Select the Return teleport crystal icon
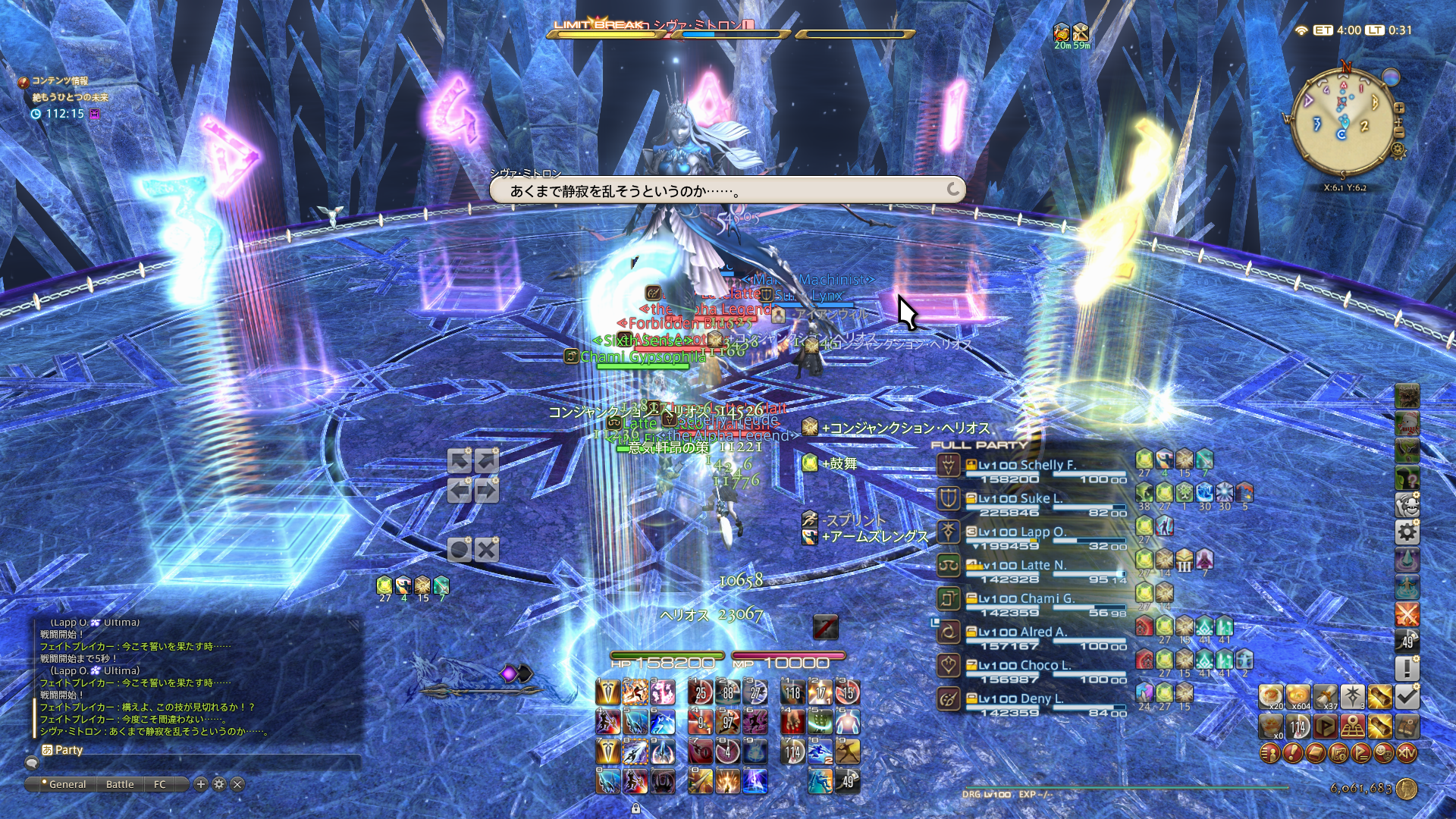The height and width of the screenshot is (819, 1456). [x=1406, y=559]
